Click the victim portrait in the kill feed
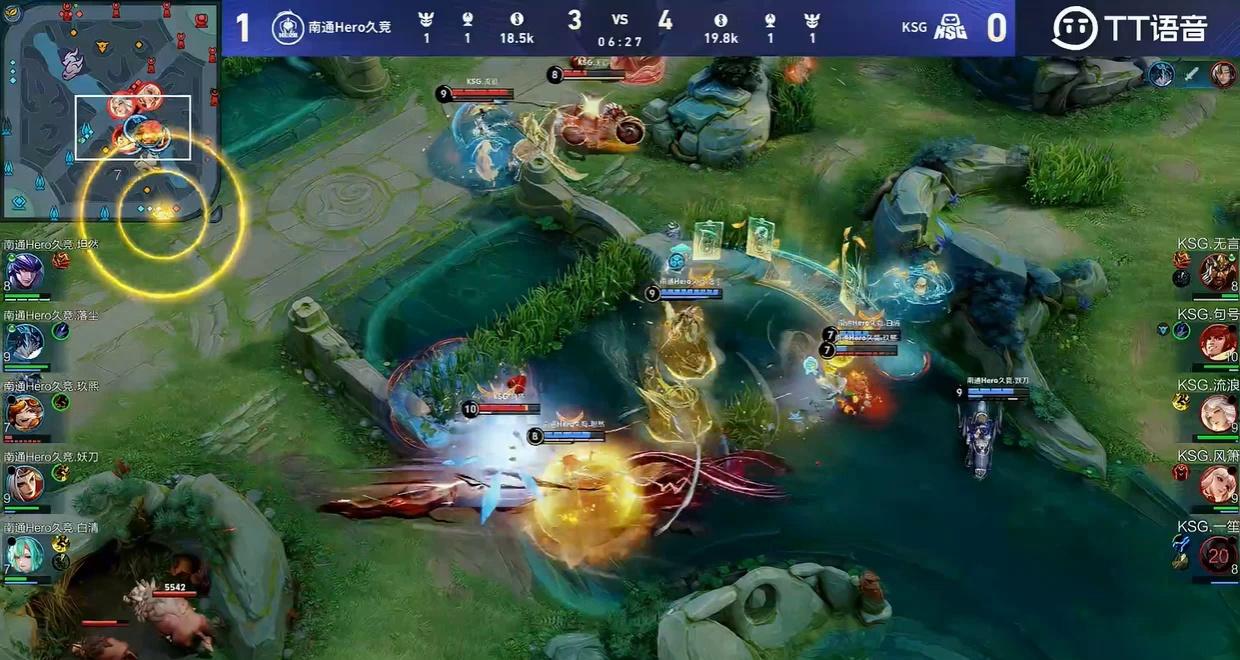This screenshot has width=1240, height=660. coord(1222,74)
